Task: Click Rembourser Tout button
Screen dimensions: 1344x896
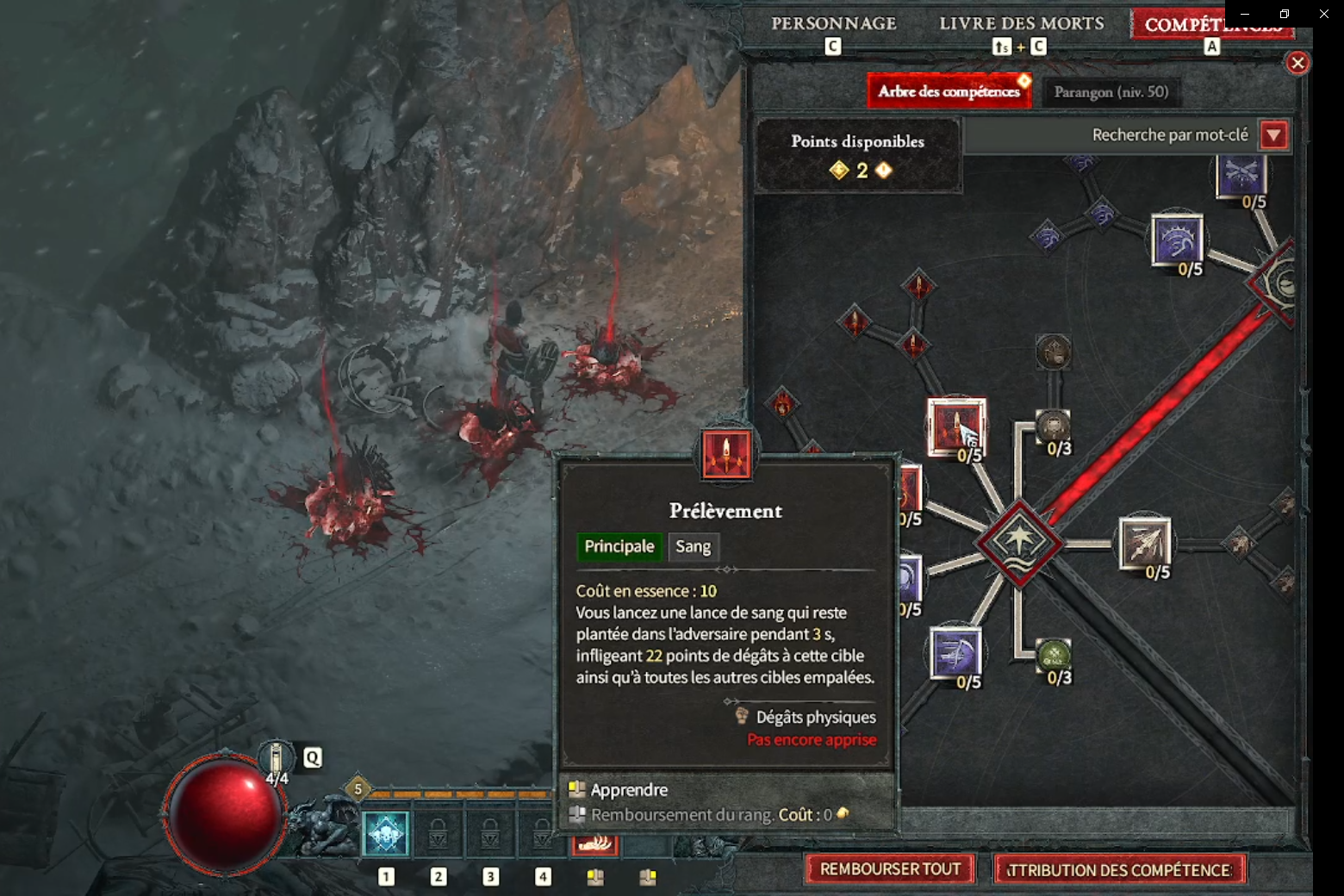Action: pos(890,869)
